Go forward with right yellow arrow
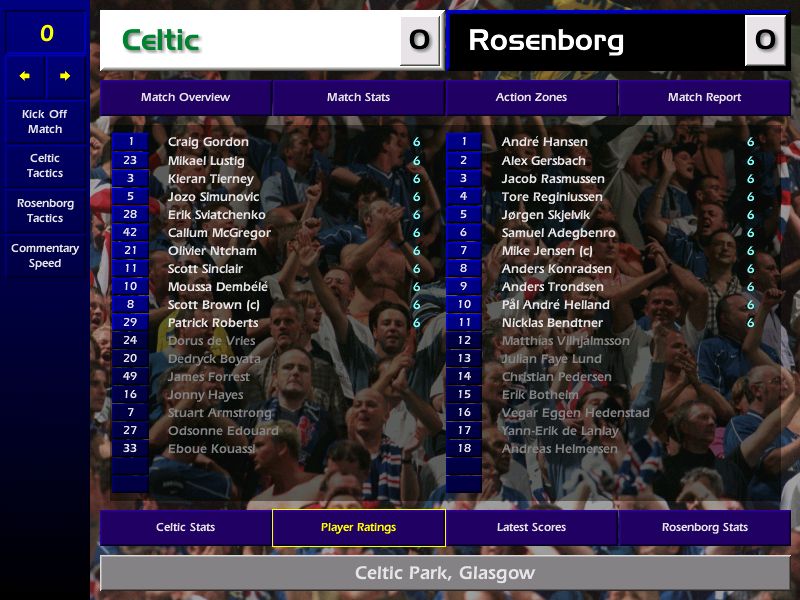 [65, 76]
